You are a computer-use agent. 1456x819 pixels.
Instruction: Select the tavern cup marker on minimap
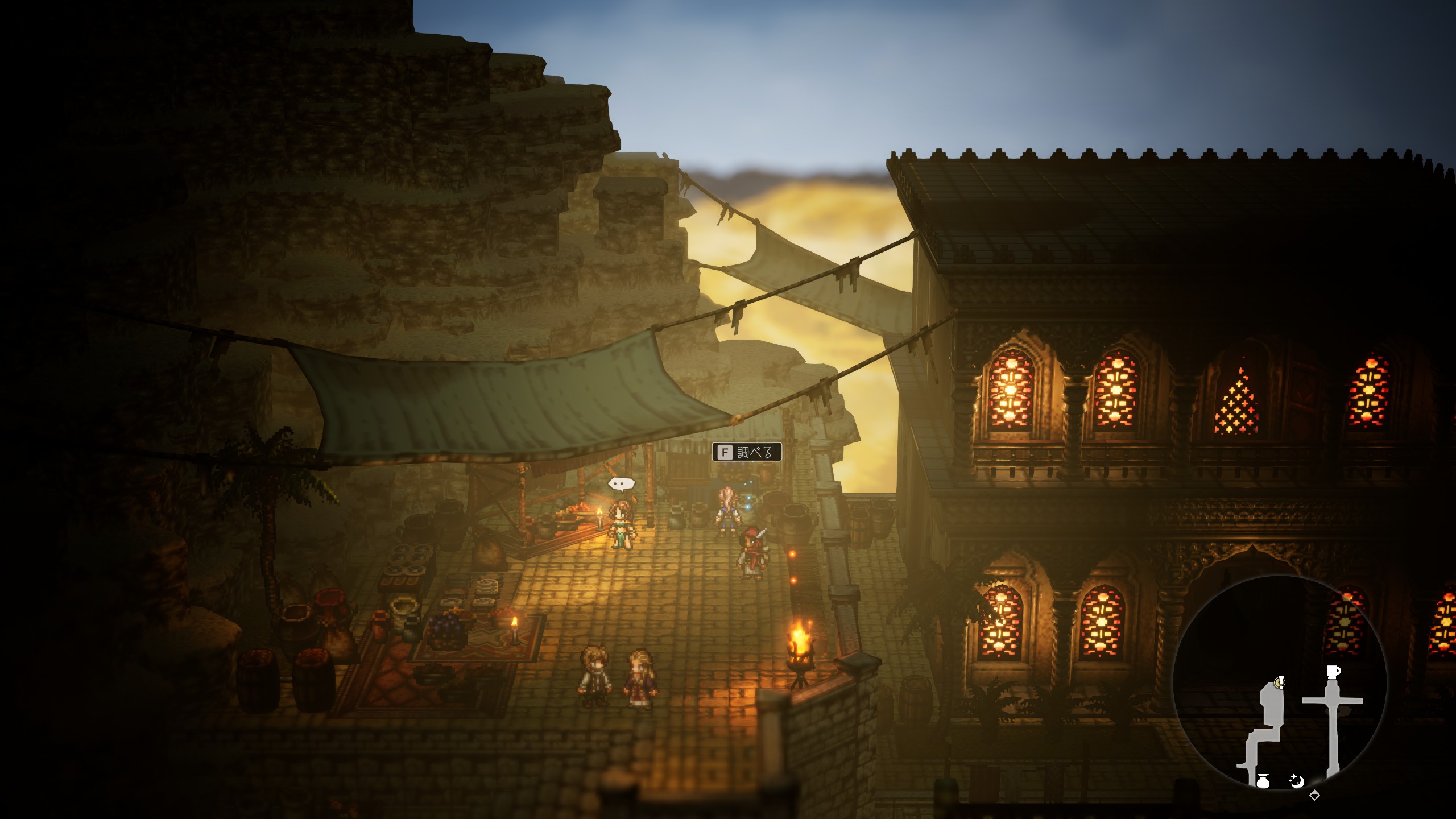click(1333, 672)
